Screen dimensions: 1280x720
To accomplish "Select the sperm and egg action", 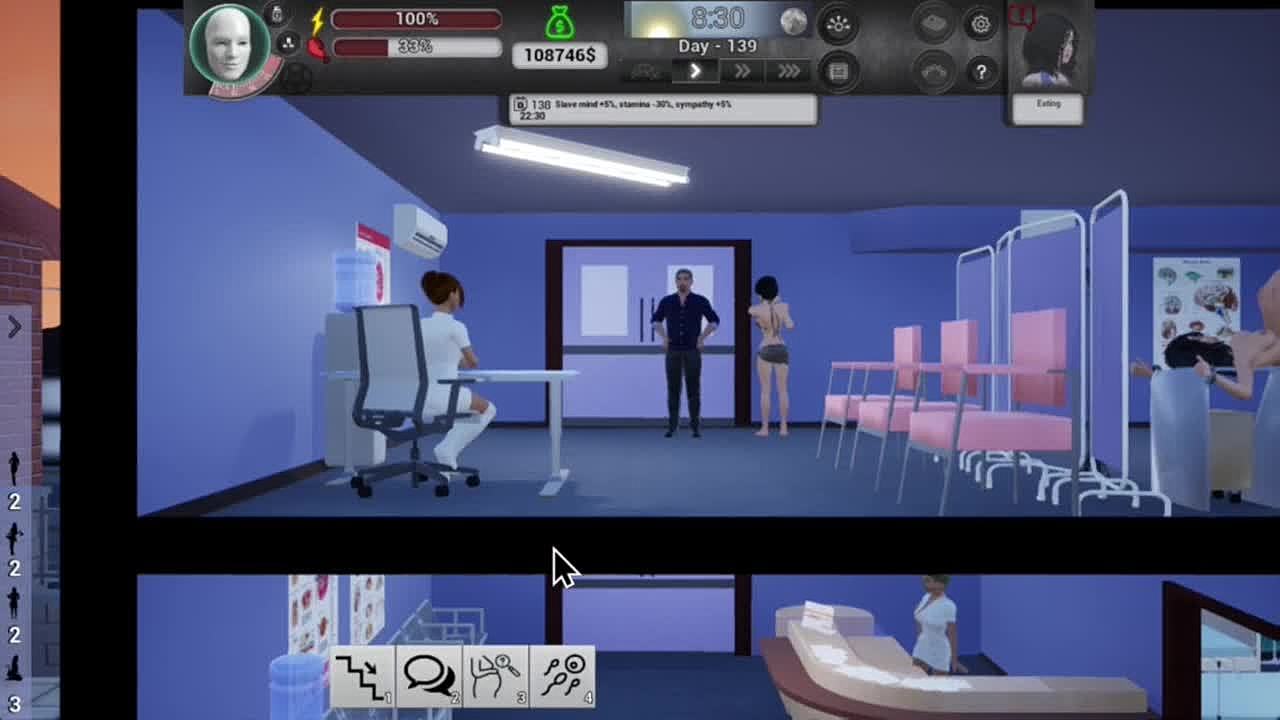I will pyautogui.click(x=563, y=676).
